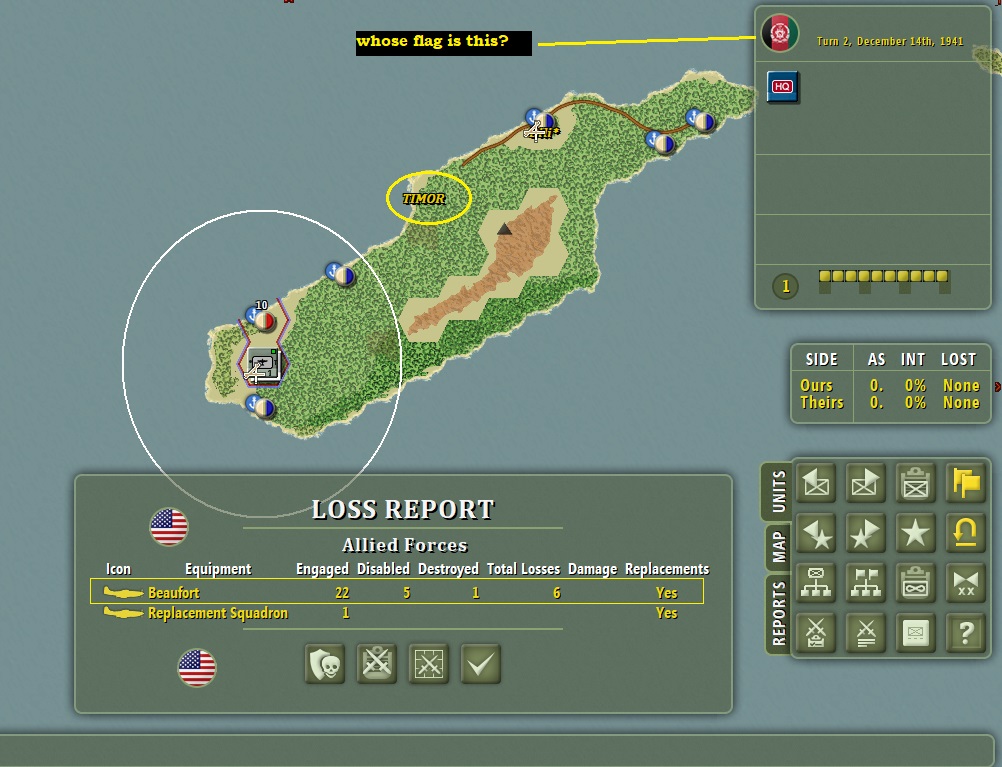Confirm the loss report with the checkmark
The image size is (1002, 767).
click(x=480, y=664)
